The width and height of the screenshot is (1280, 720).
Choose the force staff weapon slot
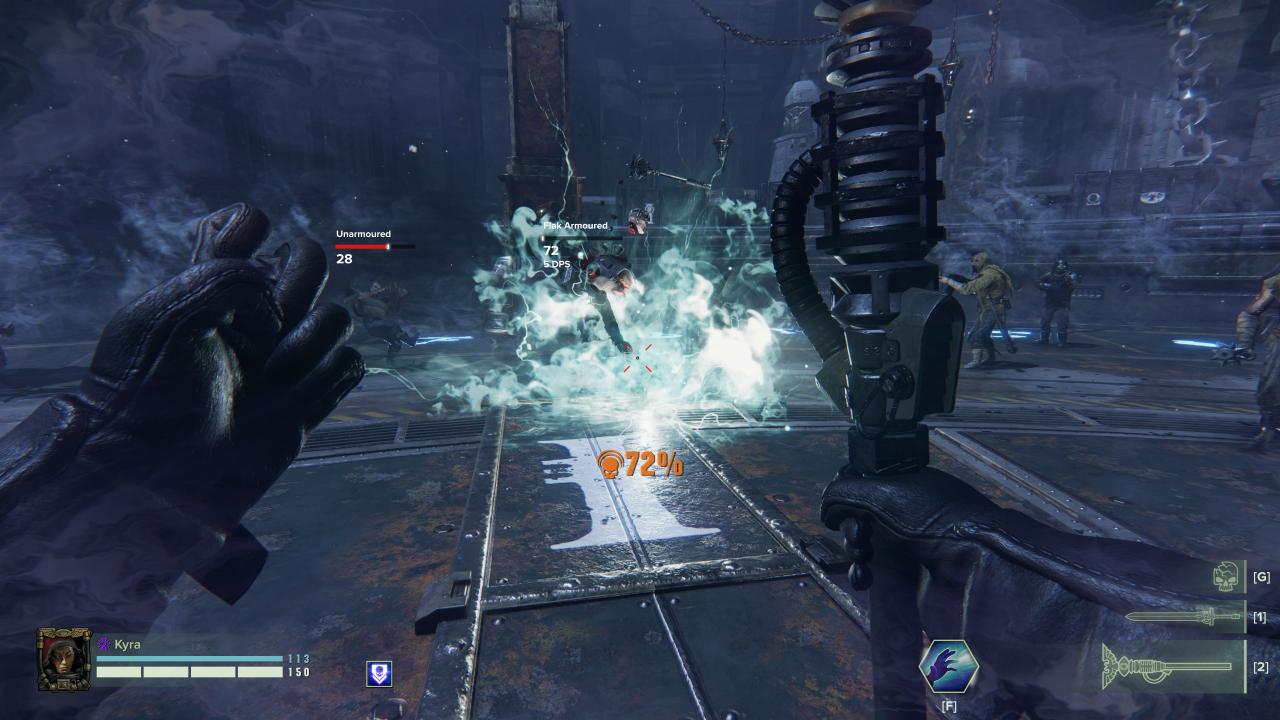point(1171,667)
